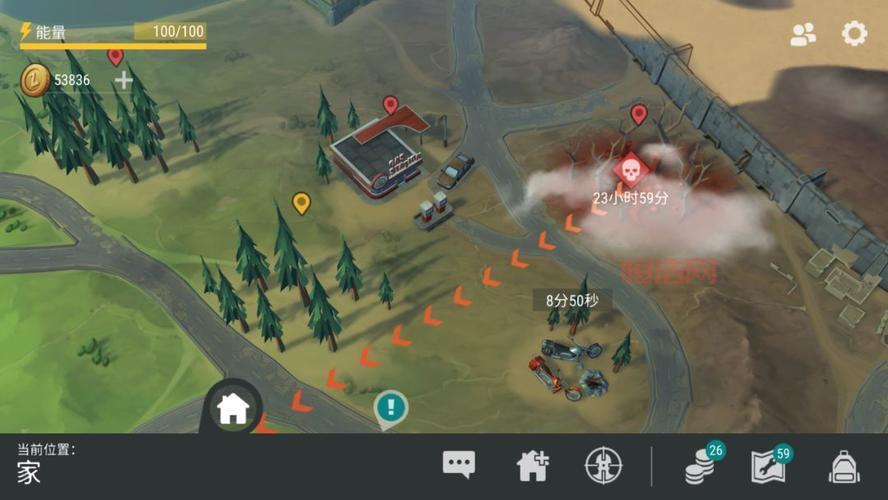This screenshot has height=500, width=888.
Task: Add coins with the plus button
Action: (x=123, y=80)
